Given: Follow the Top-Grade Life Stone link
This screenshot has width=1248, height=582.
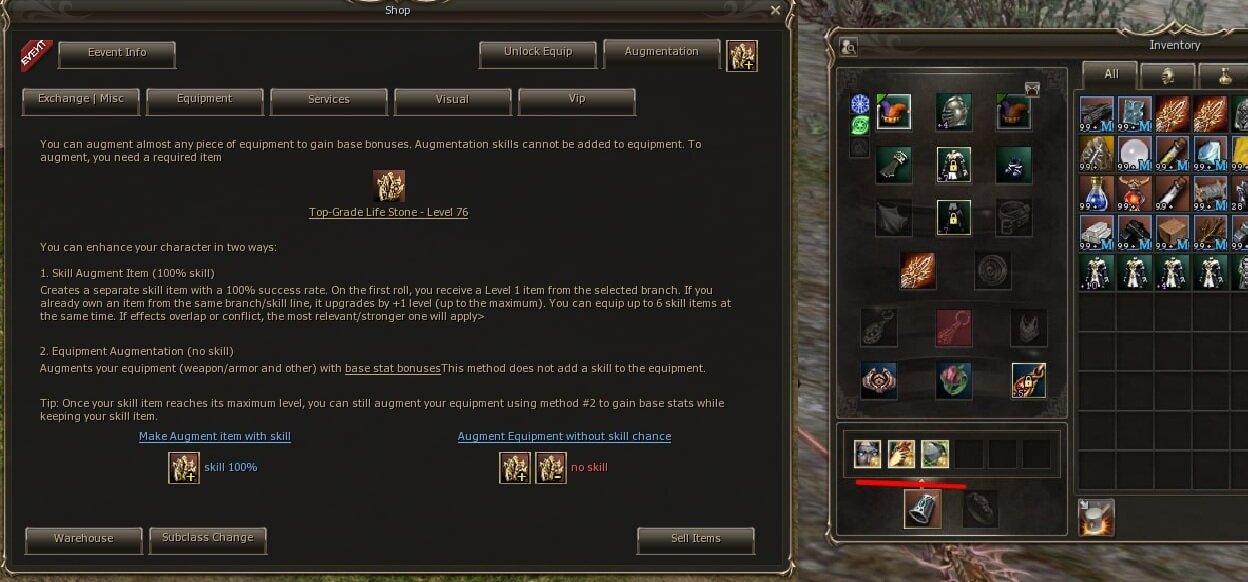Looking at the screenshot, I should coord(388,213).
